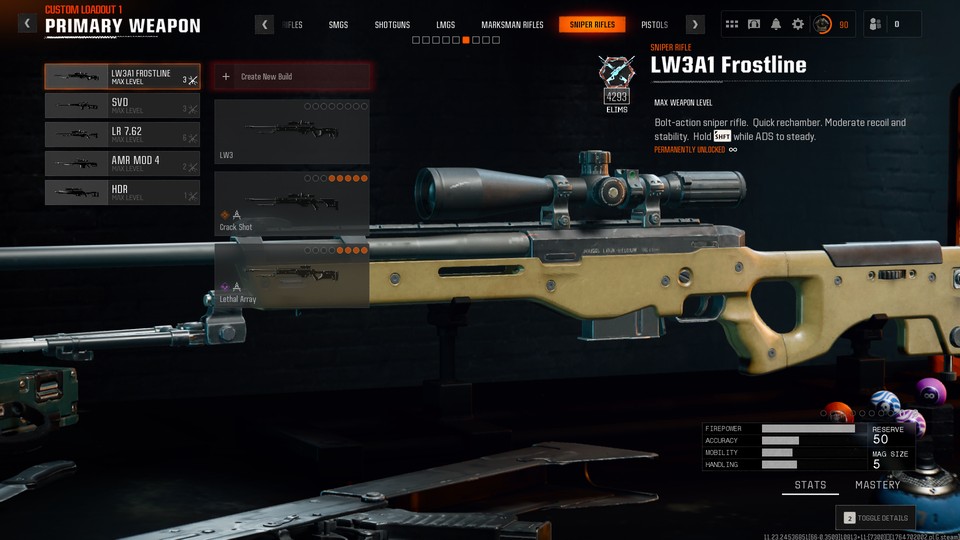Select the base LW3 build tile
This screenshot has height=540, width=960.
click(292, 131)
